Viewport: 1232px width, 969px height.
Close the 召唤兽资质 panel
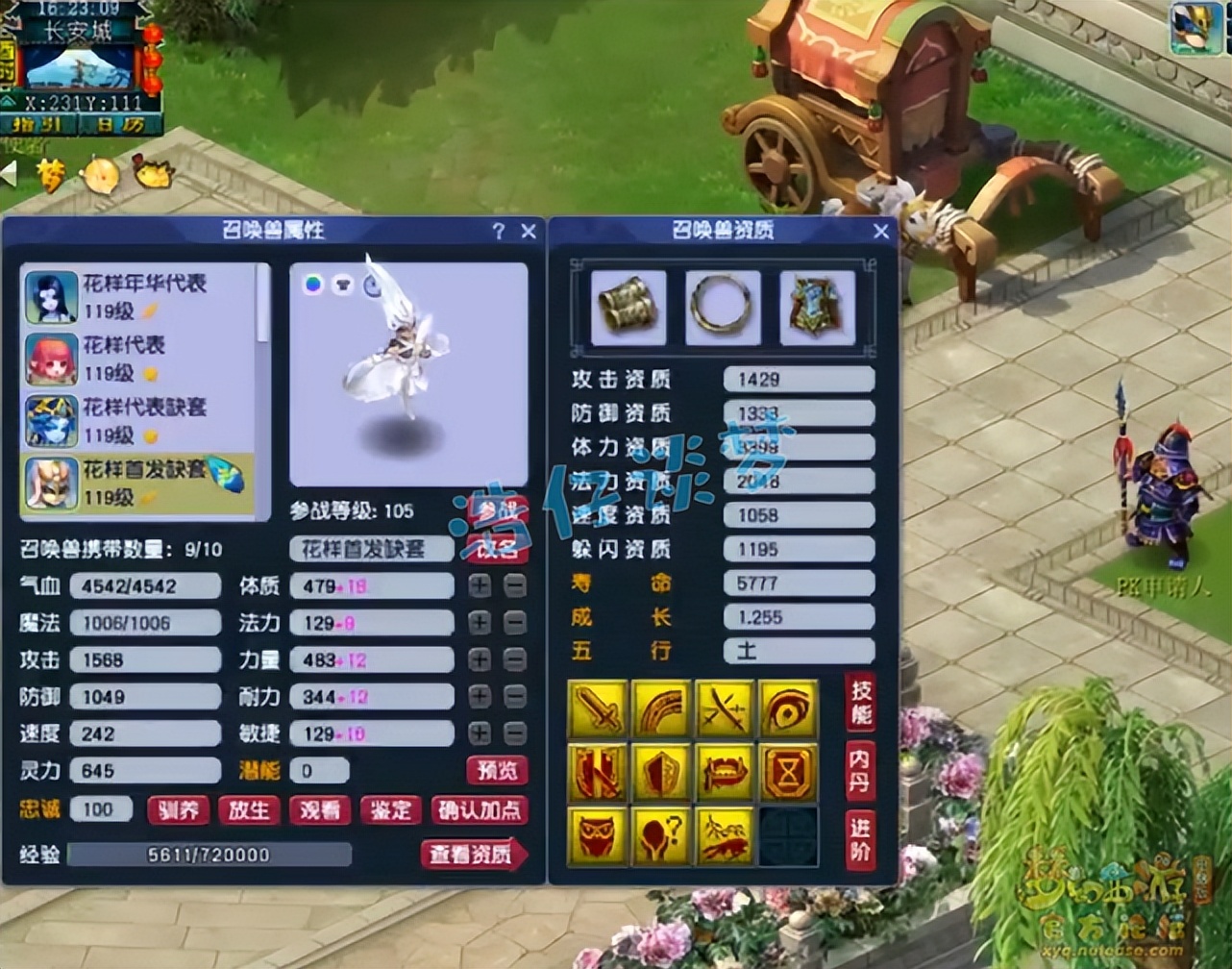(881, 231)
